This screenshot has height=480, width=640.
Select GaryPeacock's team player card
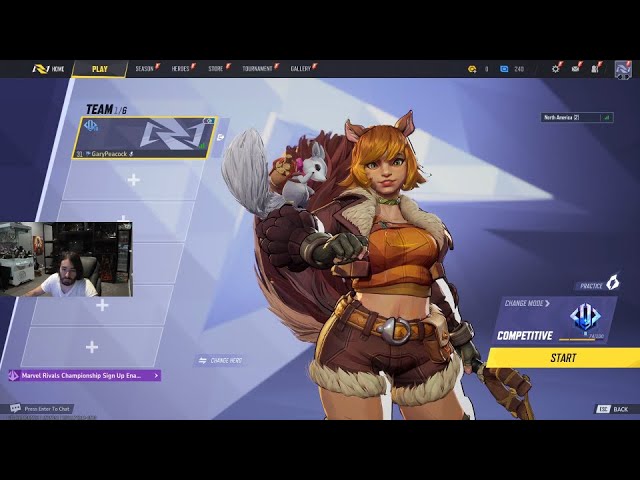(x=145, y=137)
